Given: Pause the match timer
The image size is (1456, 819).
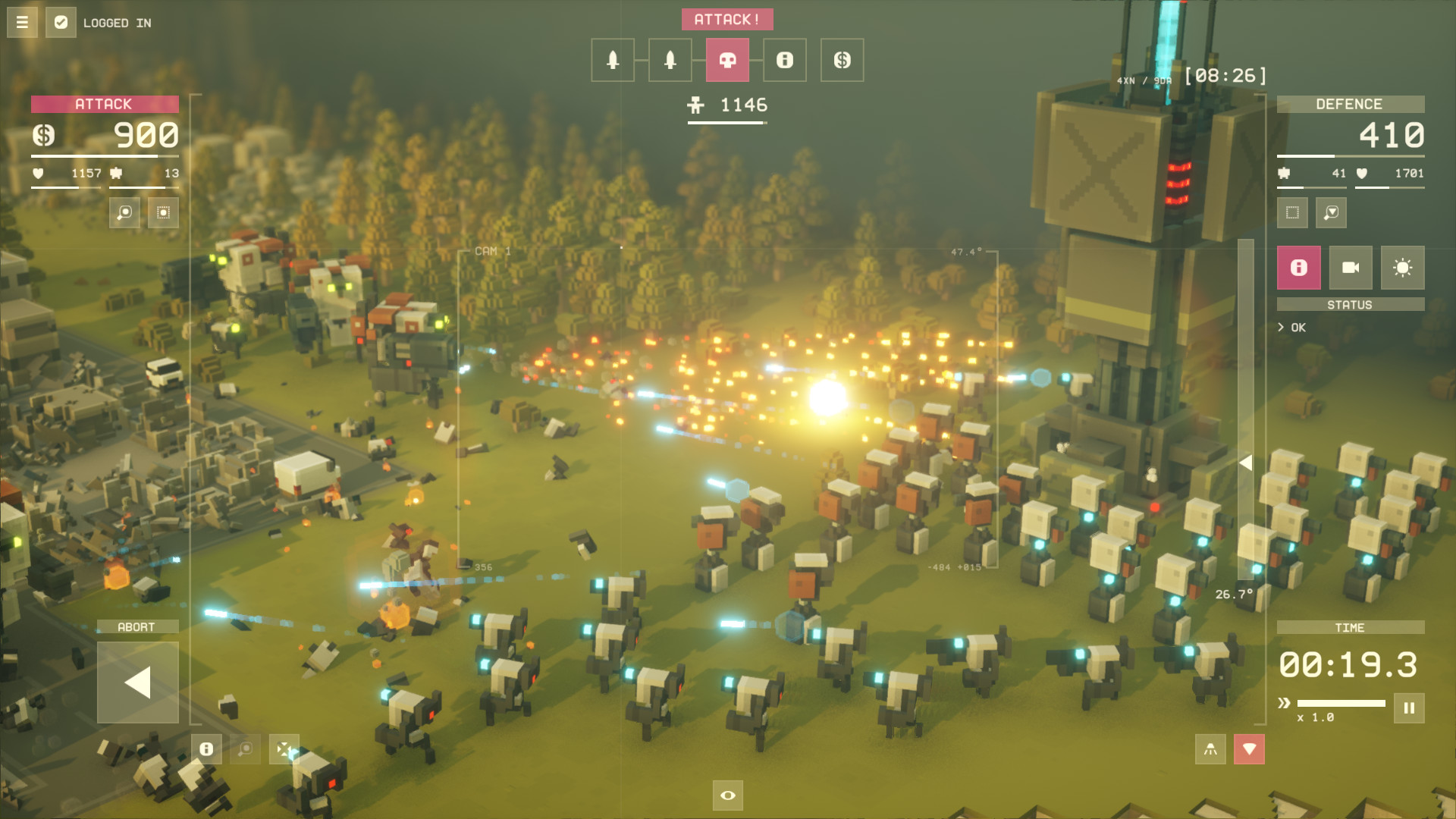Looking at the screenshot, I should click(1407, 708).
